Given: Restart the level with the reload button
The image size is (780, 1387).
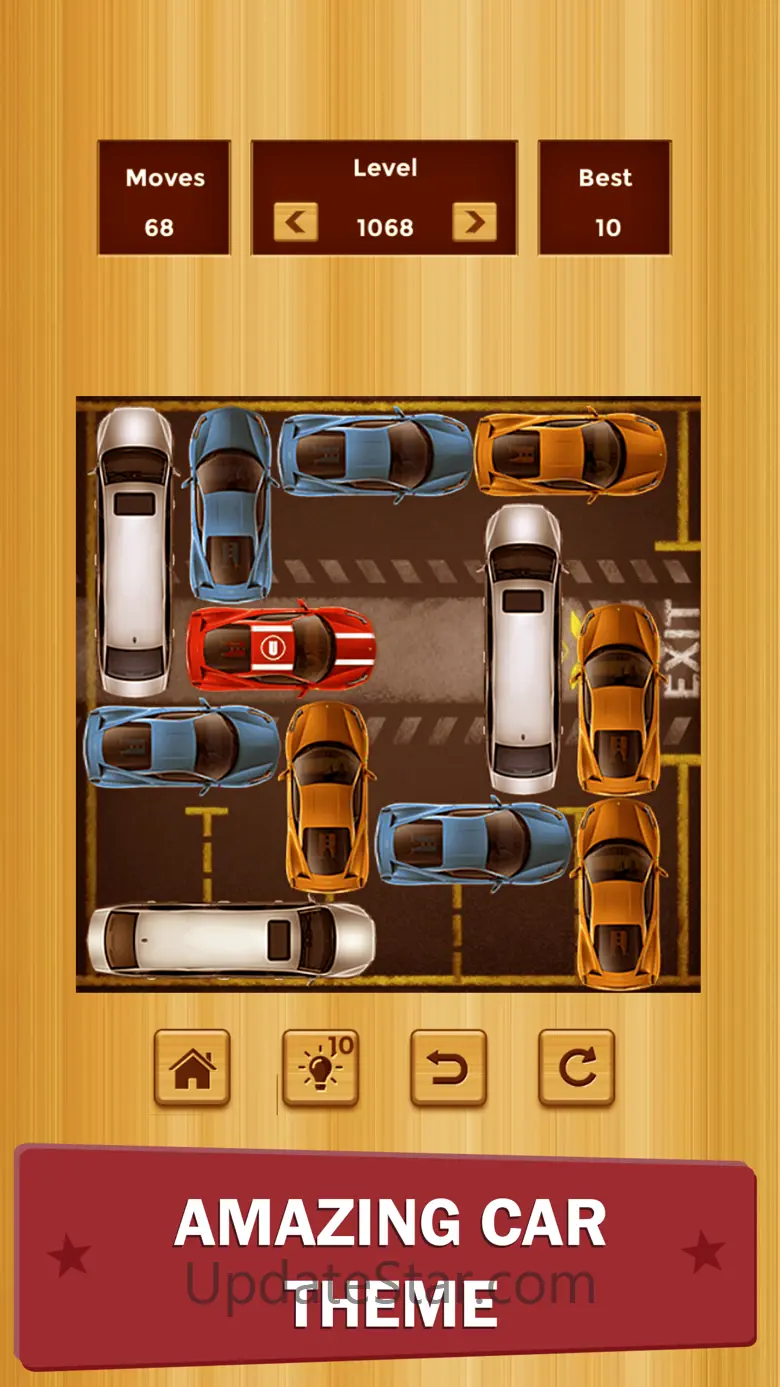Looking at the screenshot, I should (x=576, y=1068).
